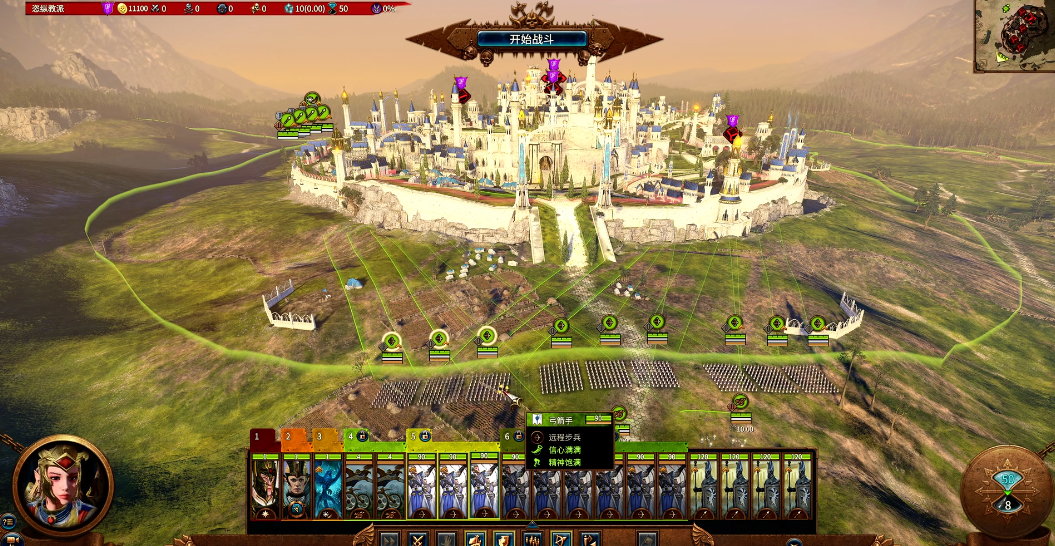Image resolution: width=1055 pixels, height=546 pixels.
Task: Select the blue dragon unit card
Action: [x=327, y=489]
